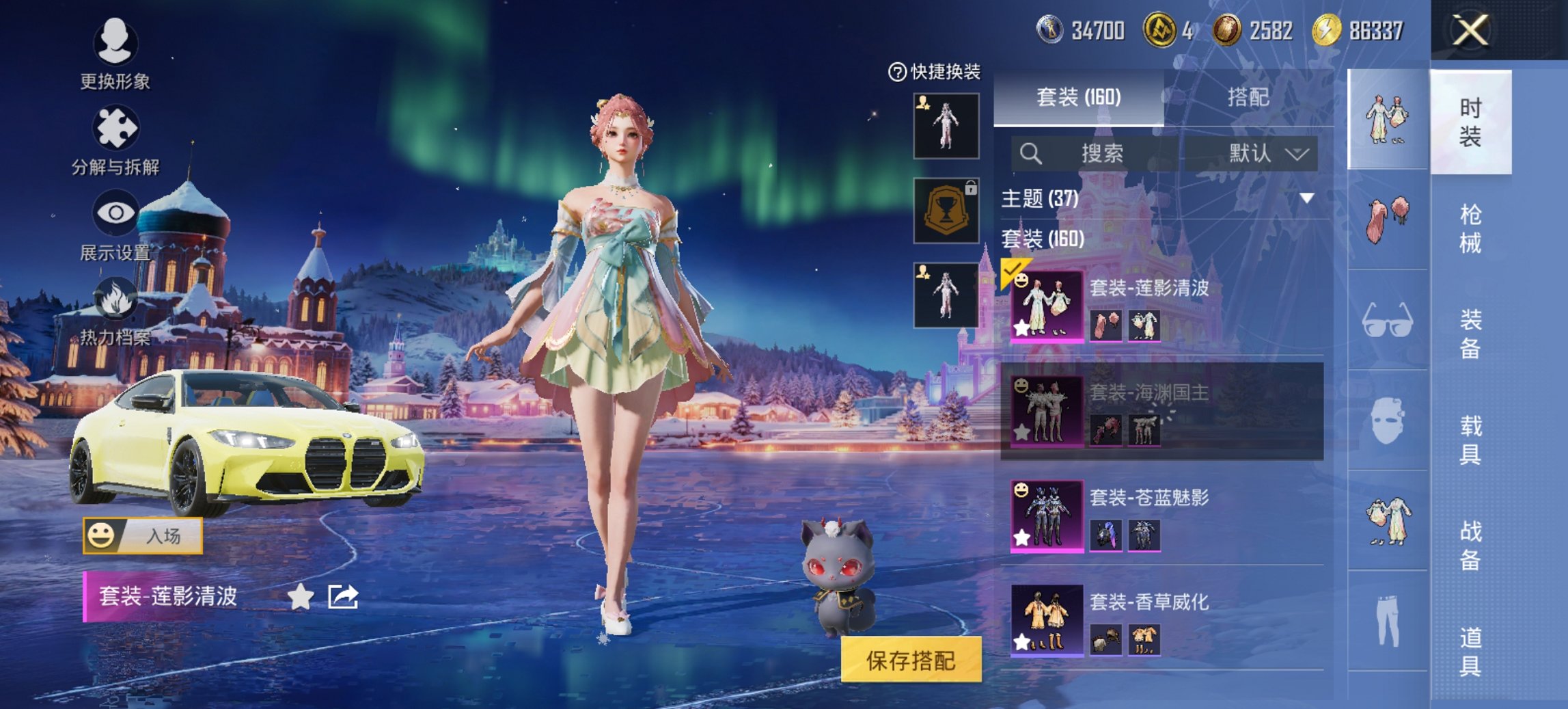The image size is (1568, 709).
Task: Click the 入场 entrance emote button
Action: pos(143,535)
